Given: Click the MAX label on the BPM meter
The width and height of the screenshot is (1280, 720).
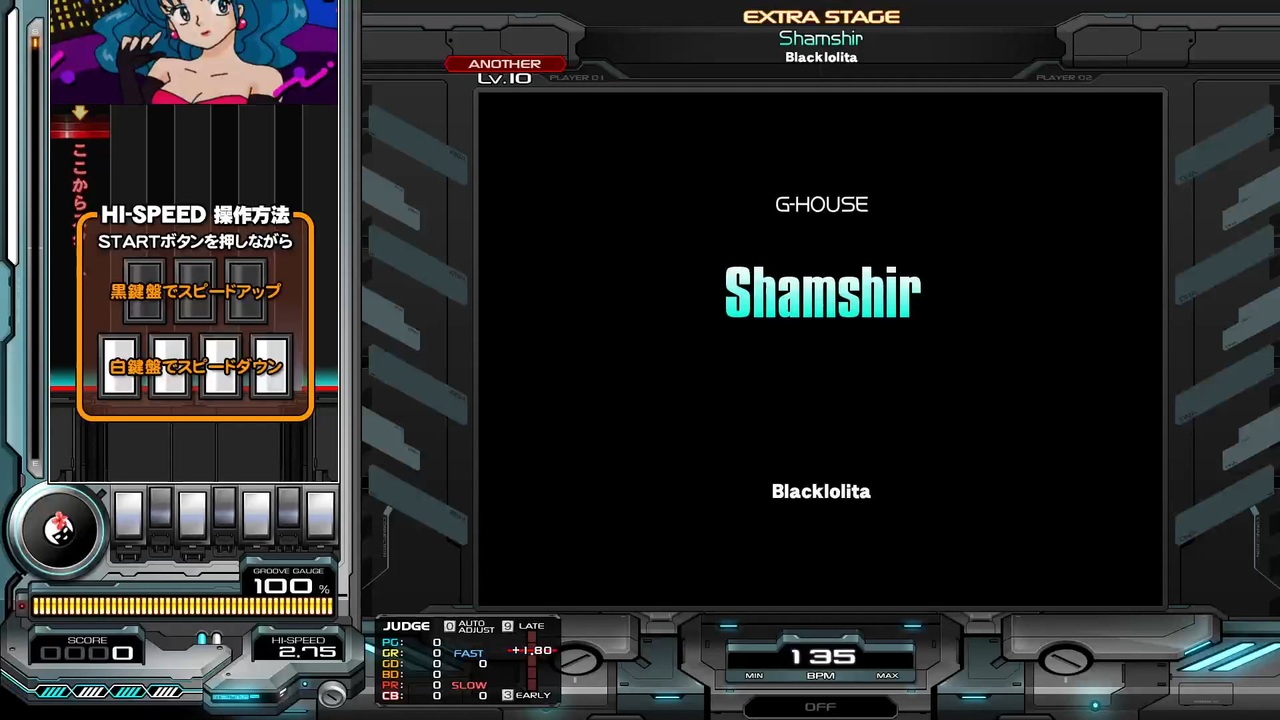Looking at the screenshot, I should click(x=887, y=675).
